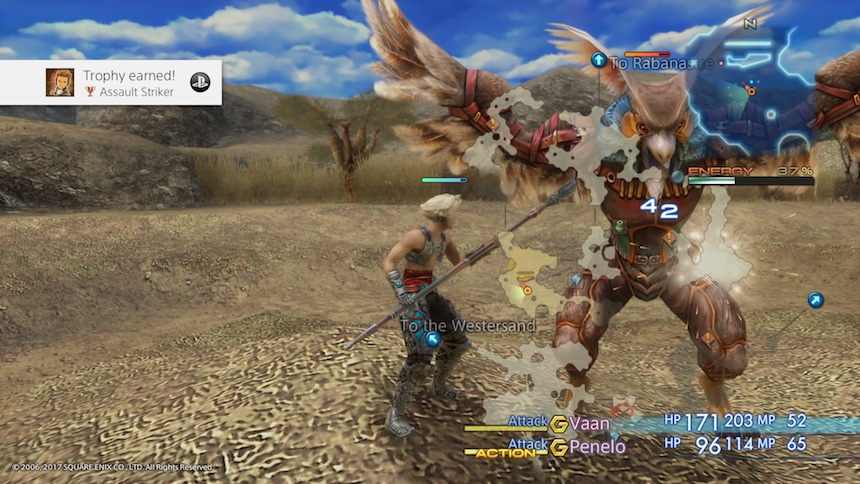Choose the To the Westersand exit marker
Image resolution: width=860 pixels, height=484 pixels.
pyautogui.click(x=432, y=340)
